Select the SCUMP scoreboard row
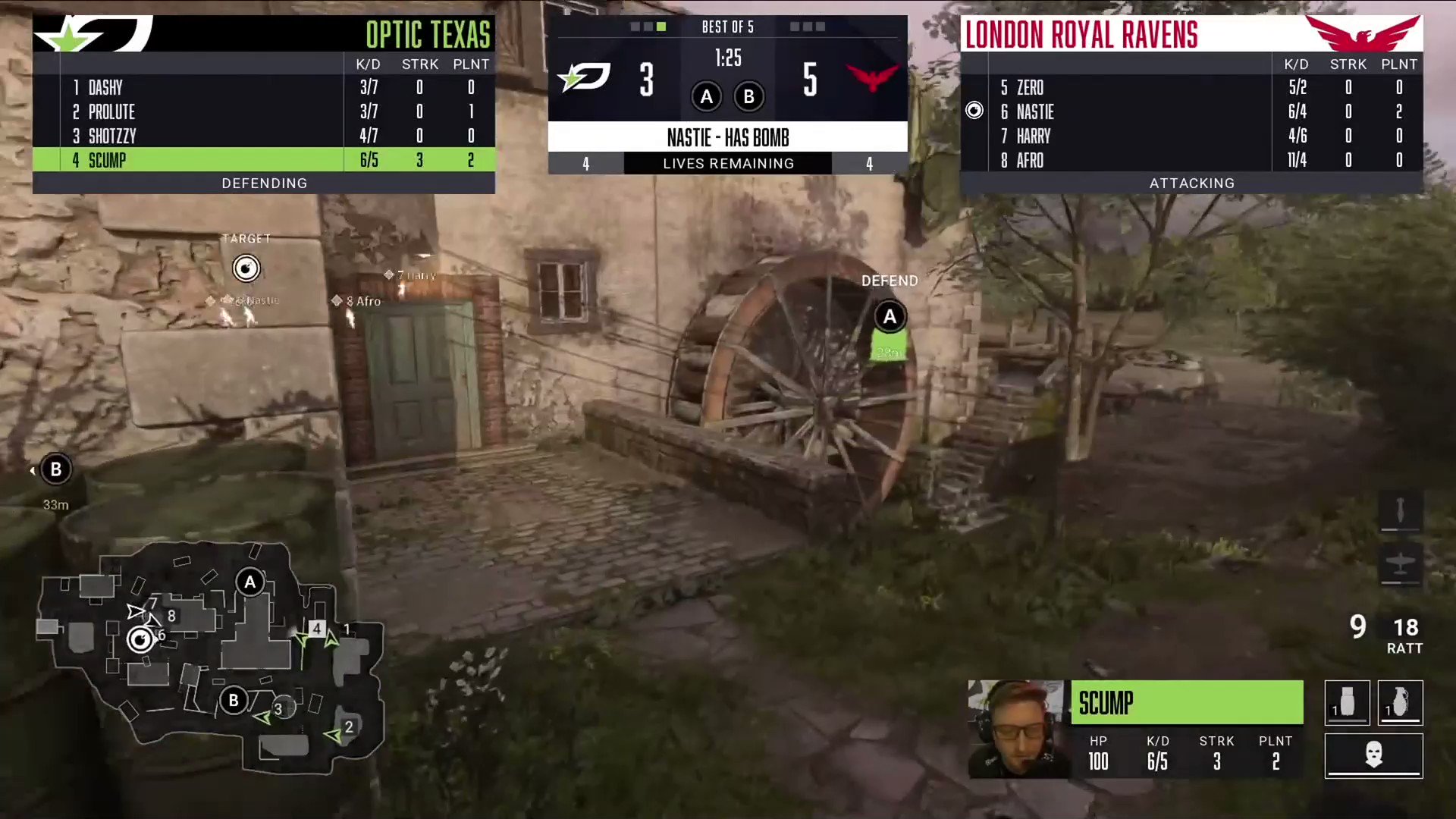 [263, 160]
